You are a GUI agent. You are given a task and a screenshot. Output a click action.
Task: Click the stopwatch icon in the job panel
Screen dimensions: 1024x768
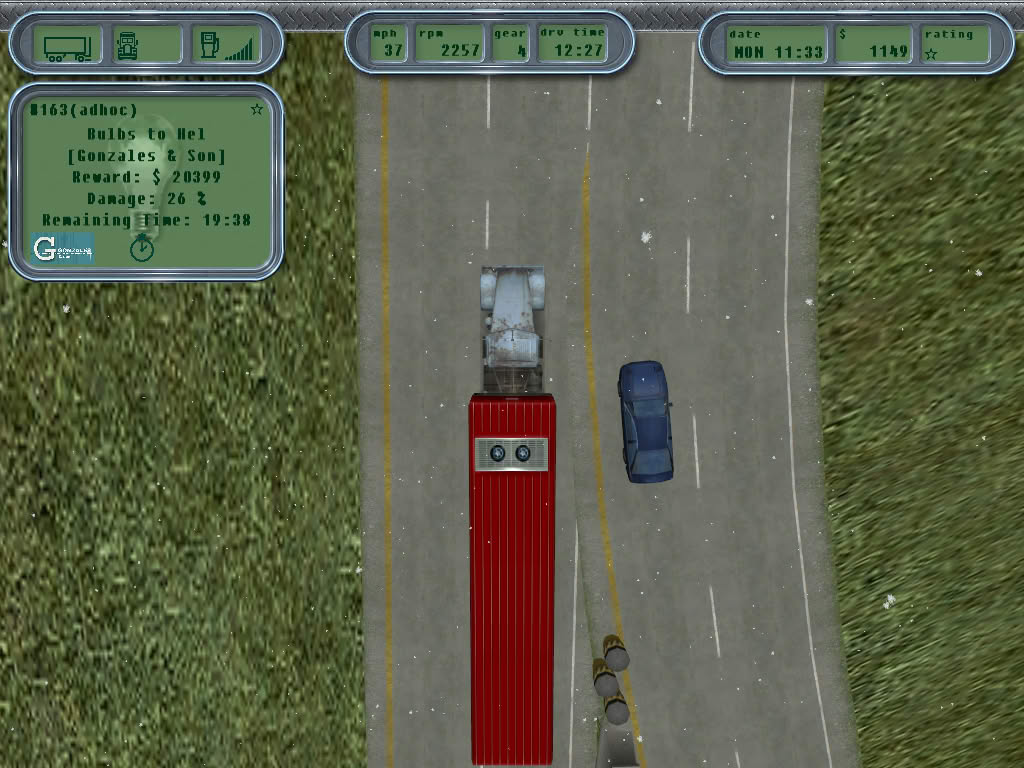pos(142,247)
